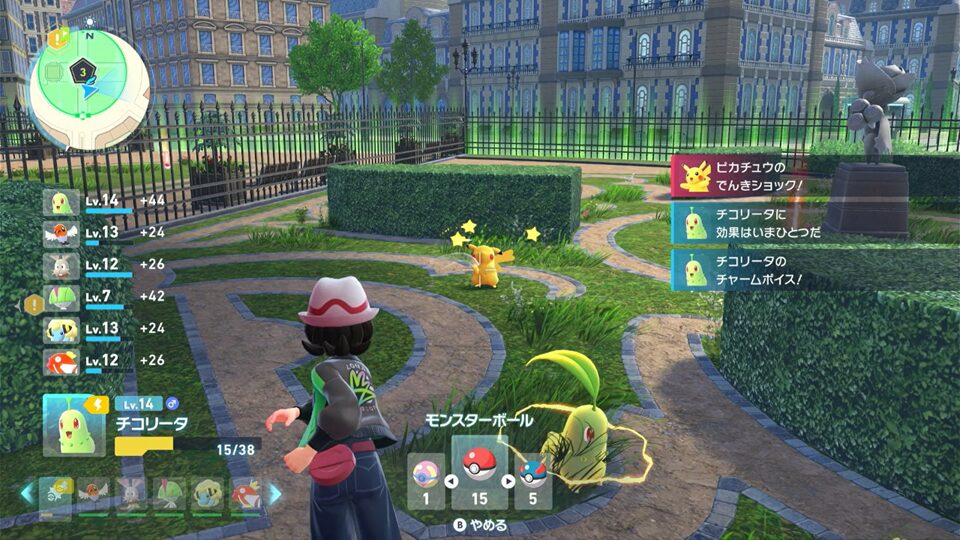
Task: Click the right arrow of the ball selector
Action: (509, 481)
